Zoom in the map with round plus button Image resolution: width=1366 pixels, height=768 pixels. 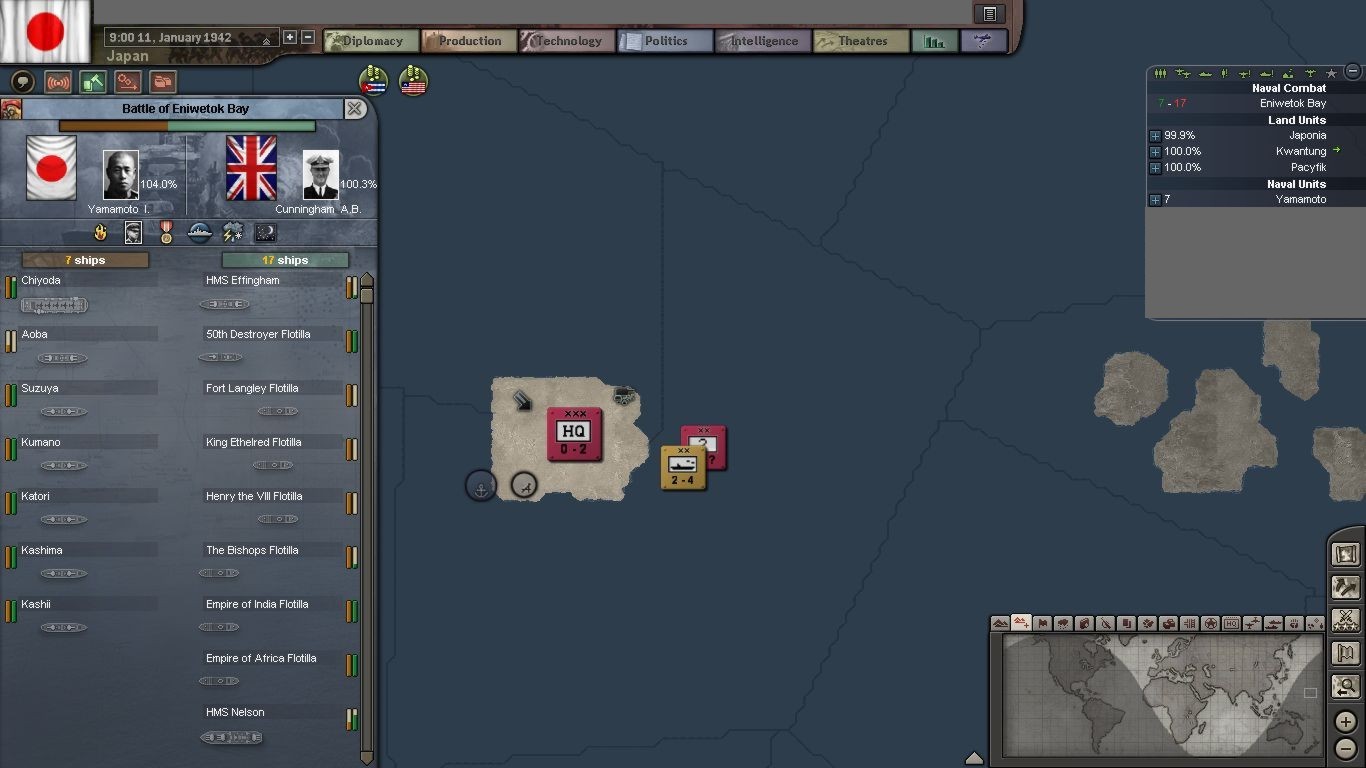pos(1345,721)
